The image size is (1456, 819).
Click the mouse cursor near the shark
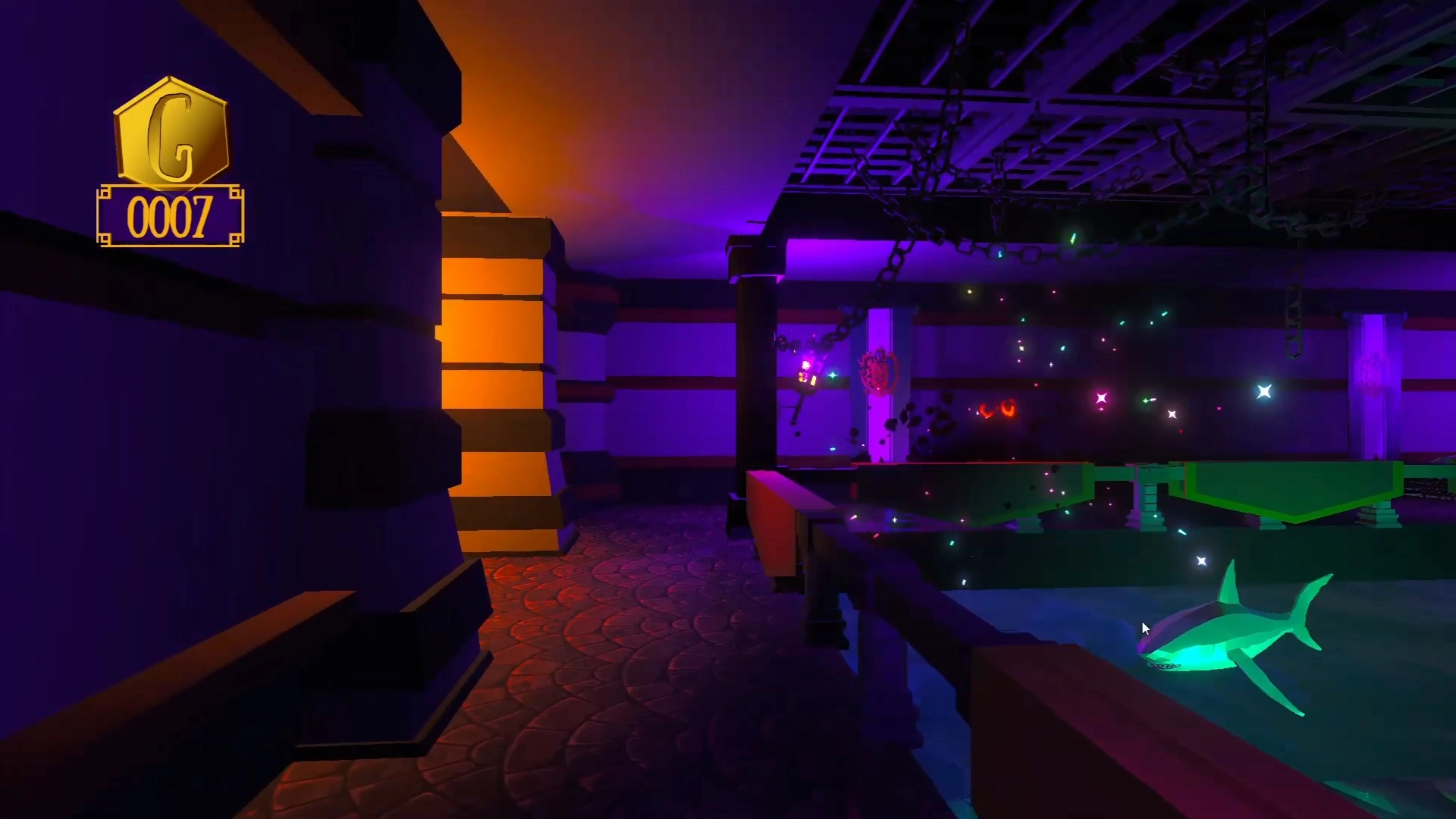(x=1145, y=628)
